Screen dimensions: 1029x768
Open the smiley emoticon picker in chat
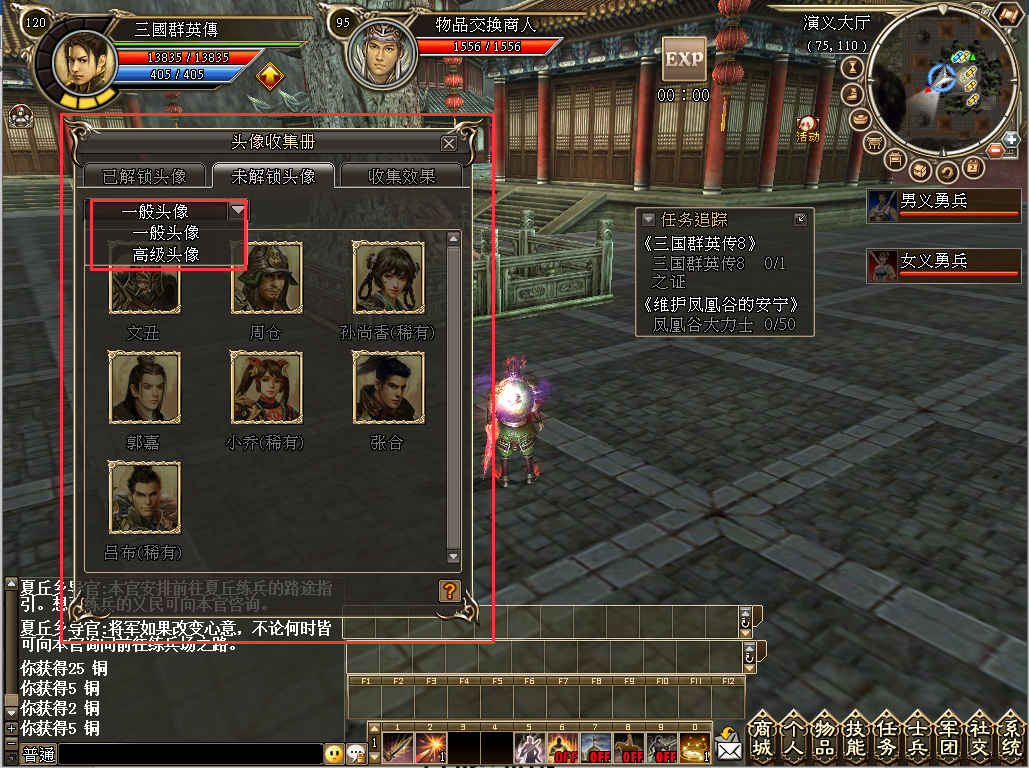click(x=333, y=755)
